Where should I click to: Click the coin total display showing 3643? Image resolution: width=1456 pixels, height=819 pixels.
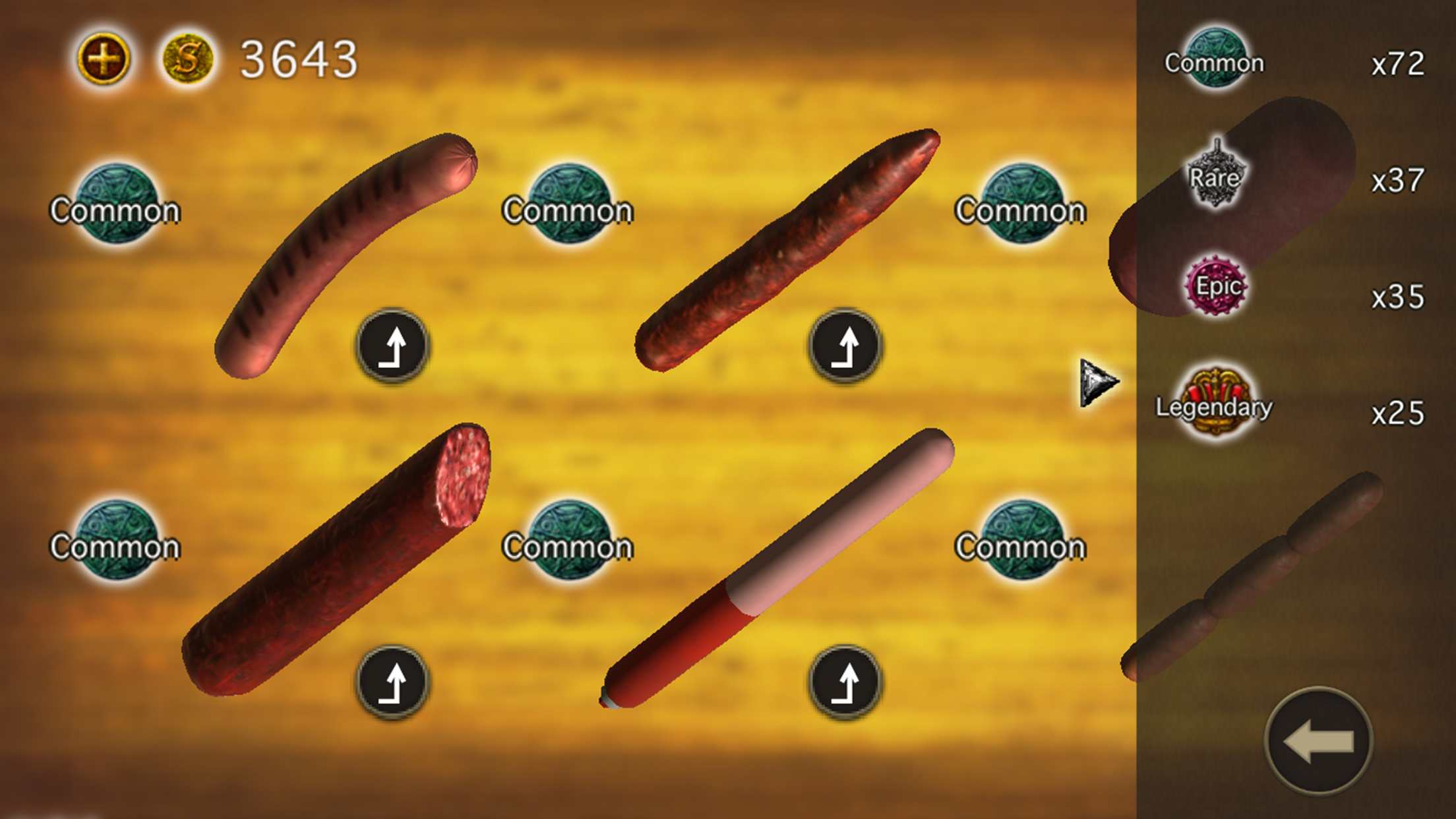point(297,58)
